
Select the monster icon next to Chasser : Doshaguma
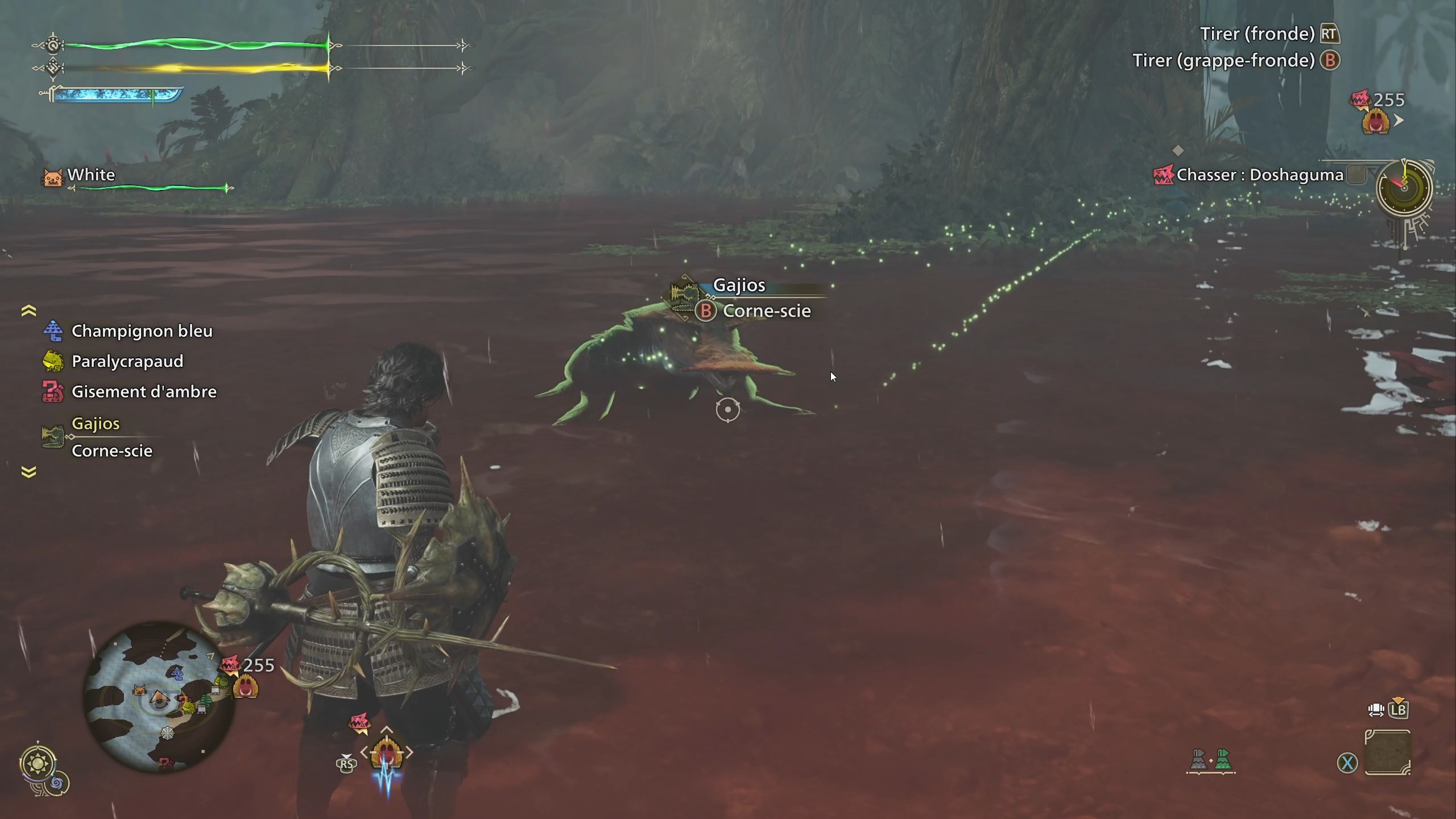(1163, 175)
